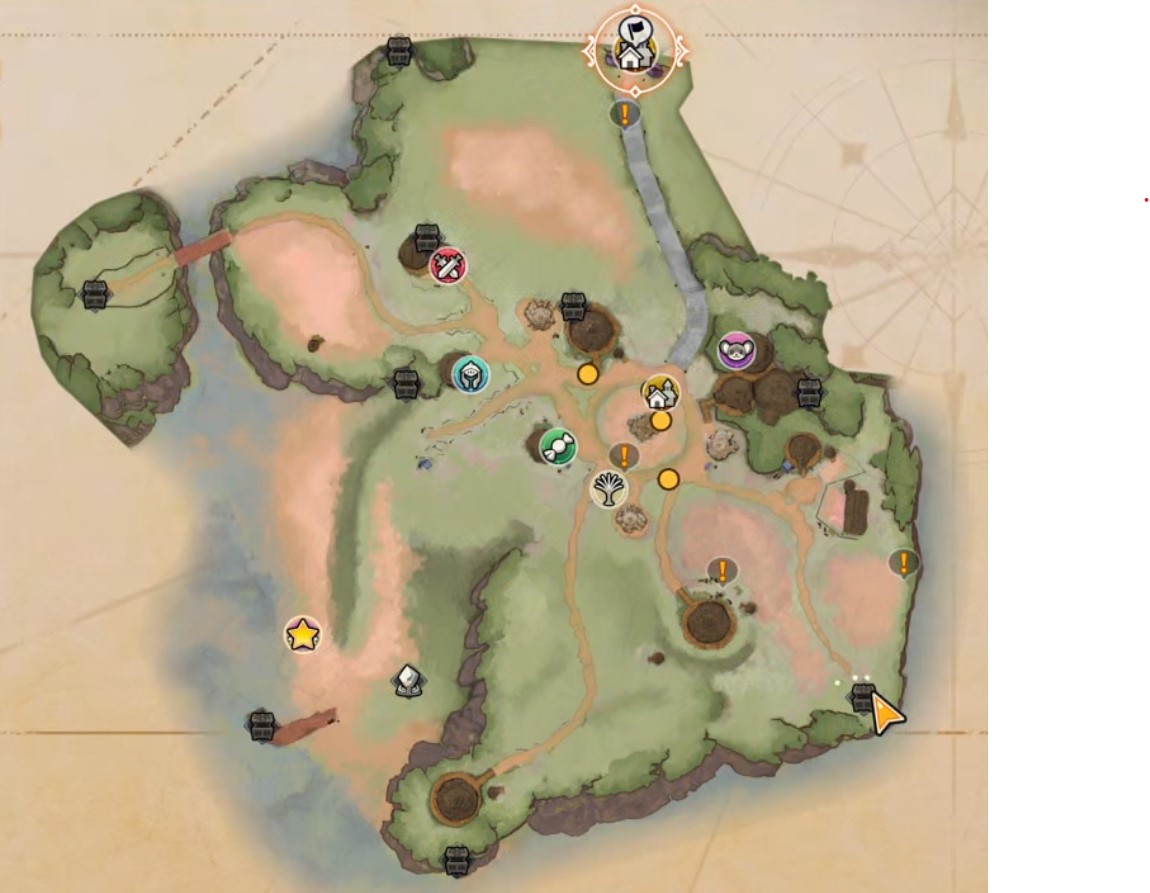Click the chest marker beside the red bridge
This screenshot has height=893, width=1150.
[x=262, y=725]
